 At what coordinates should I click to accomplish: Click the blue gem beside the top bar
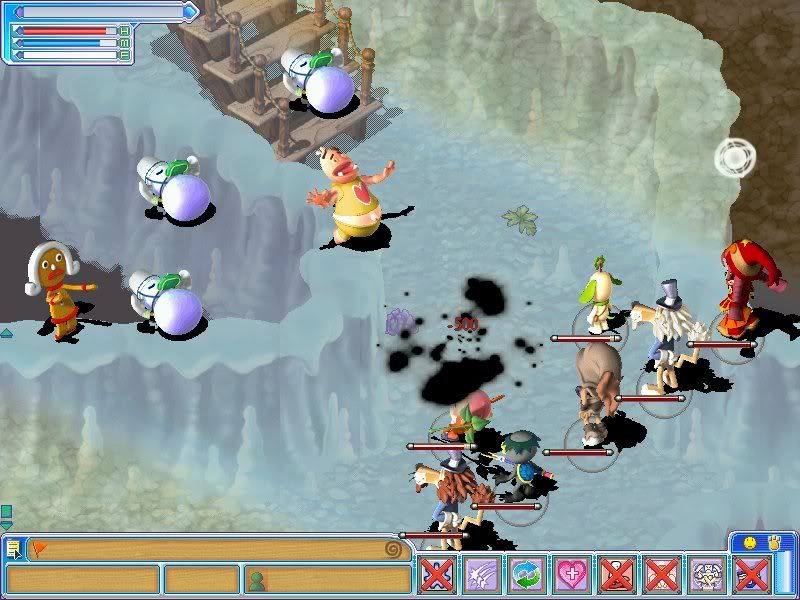191,12
